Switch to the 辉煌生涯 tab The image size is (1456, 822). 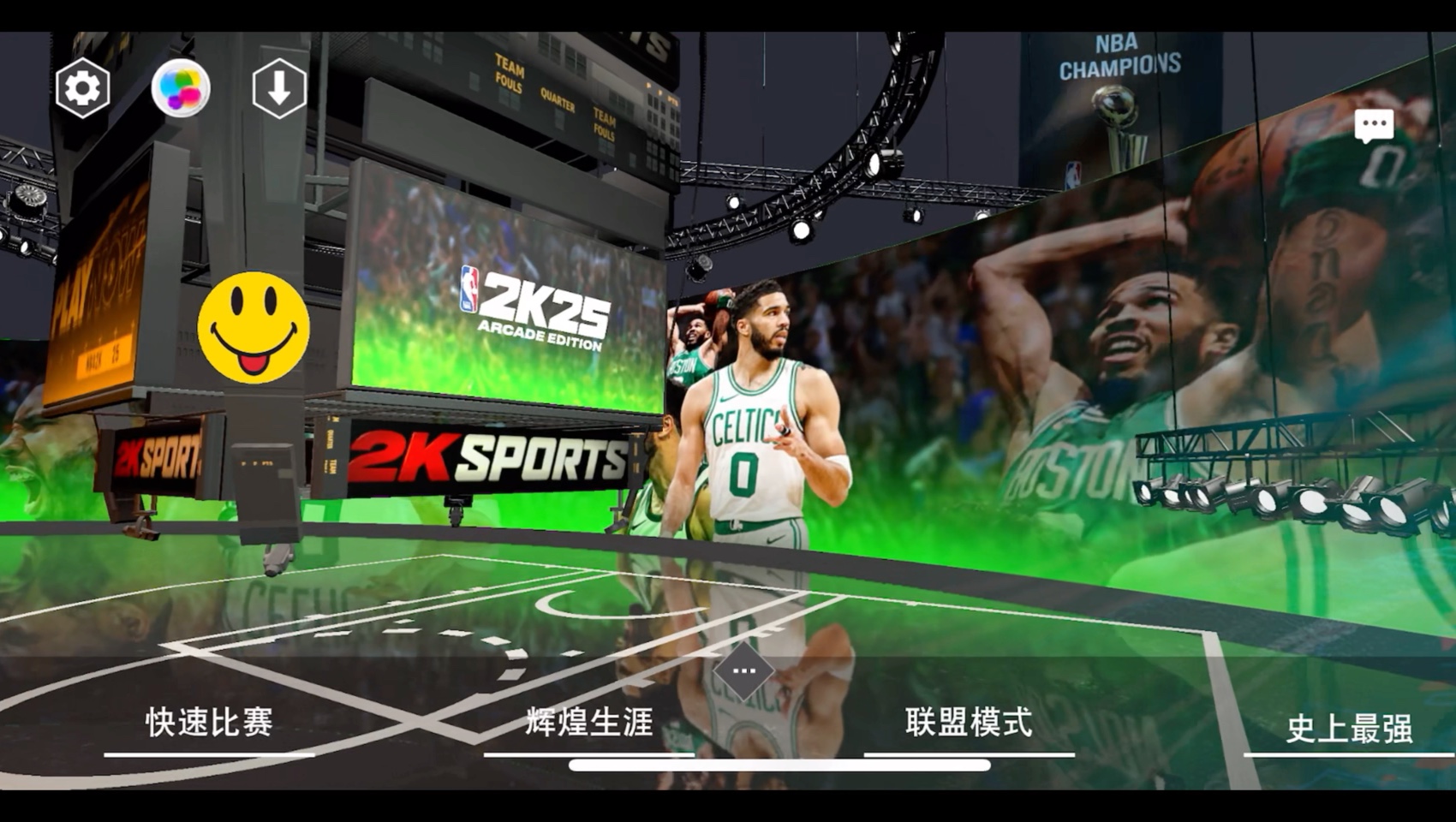click(588, 724)
